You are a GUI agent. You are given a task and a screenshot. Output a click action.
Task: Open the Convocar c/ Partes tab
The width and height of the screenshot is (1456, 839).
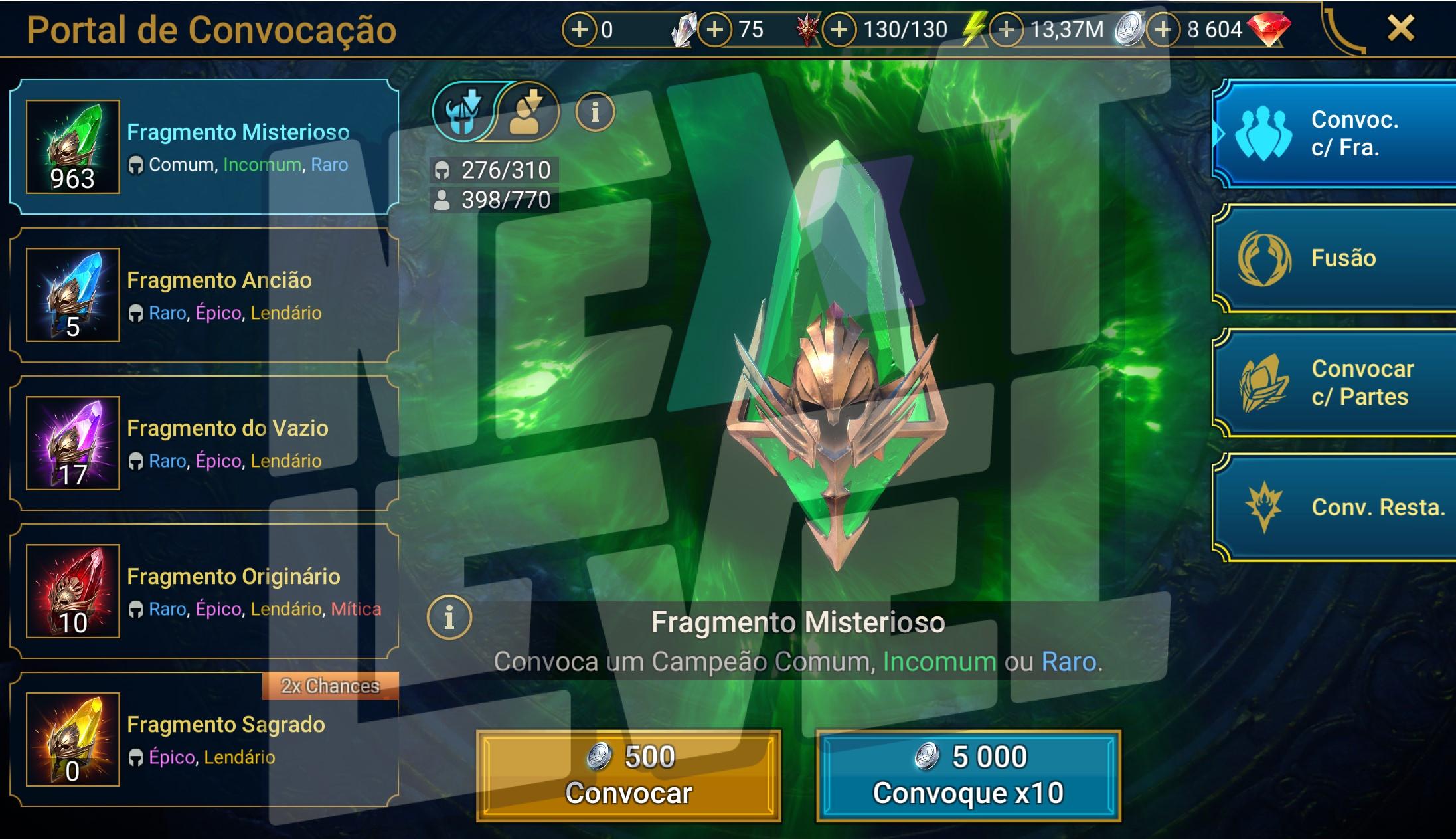(x=1335, y=383)
